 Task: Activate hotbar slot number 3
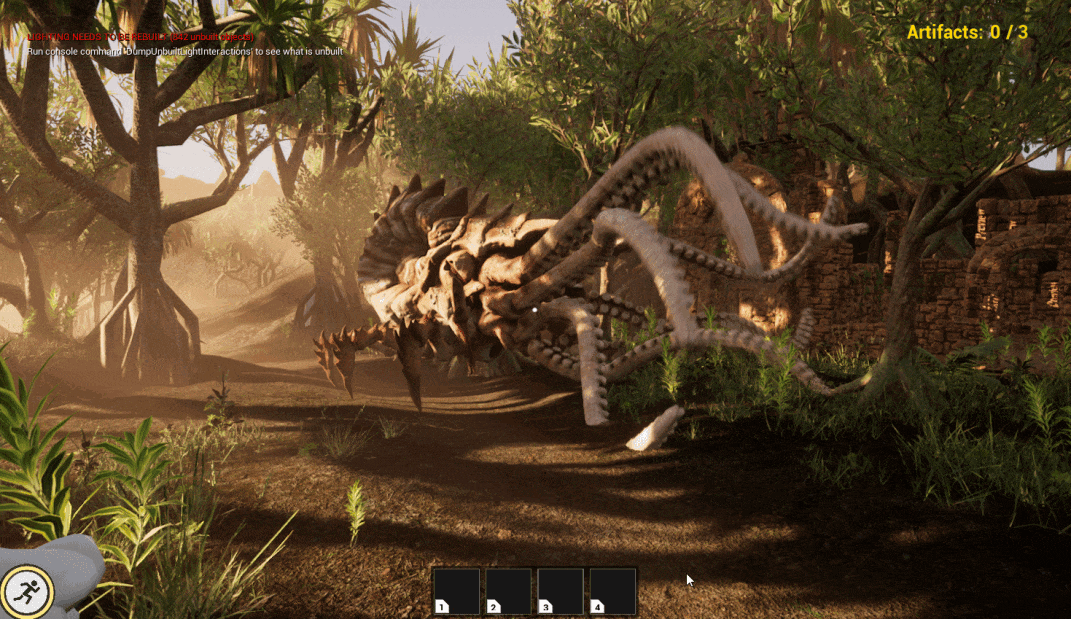pyautogui.click(x=561, y=591)
